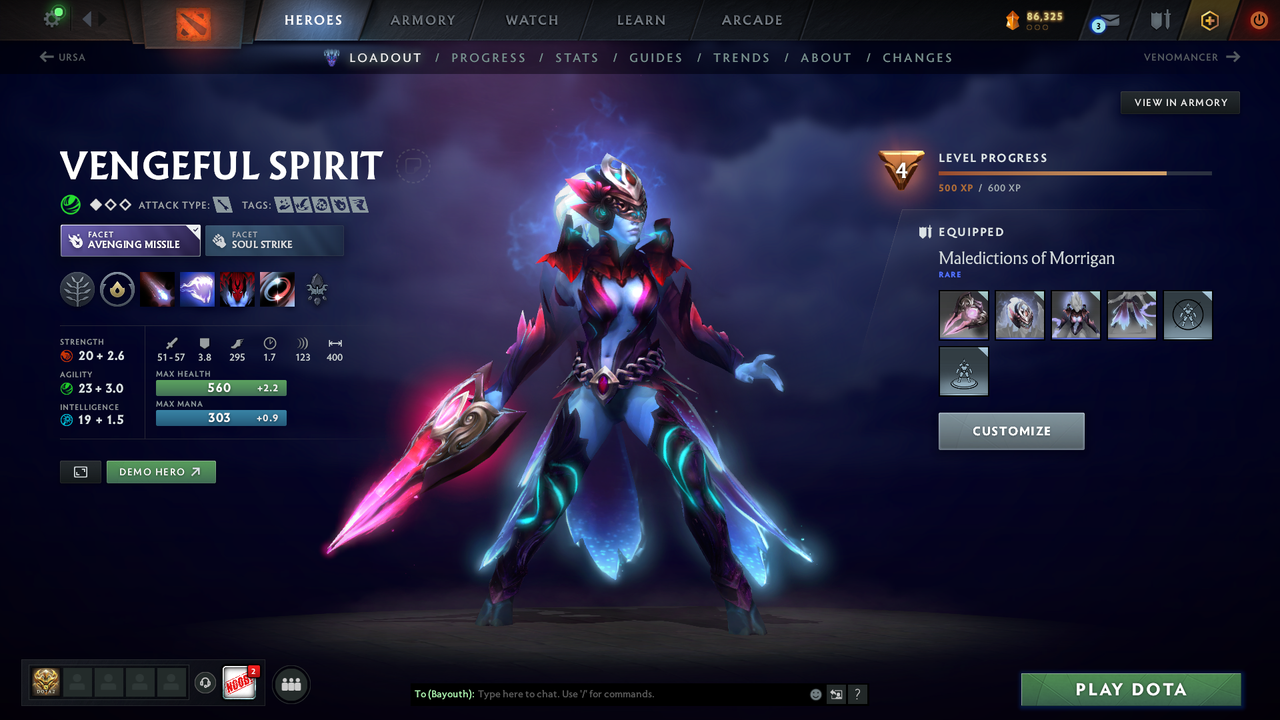Click the Level Progress XP bar
Viewport: 1280px width, 720px height.
click(x=1073, y=172)
